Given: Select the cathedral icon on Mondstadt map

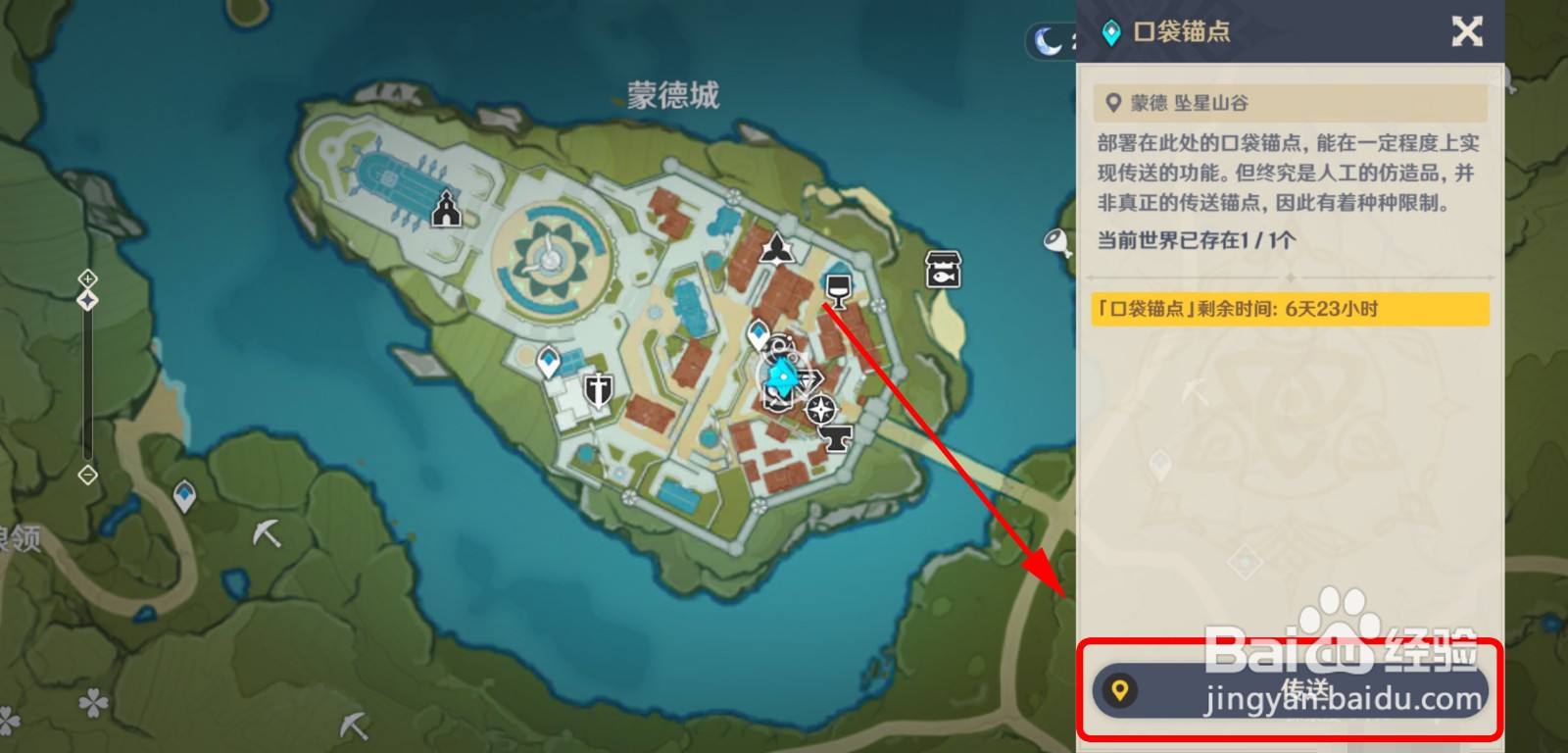Looking at the screenshot, I should tap(447, 208).
